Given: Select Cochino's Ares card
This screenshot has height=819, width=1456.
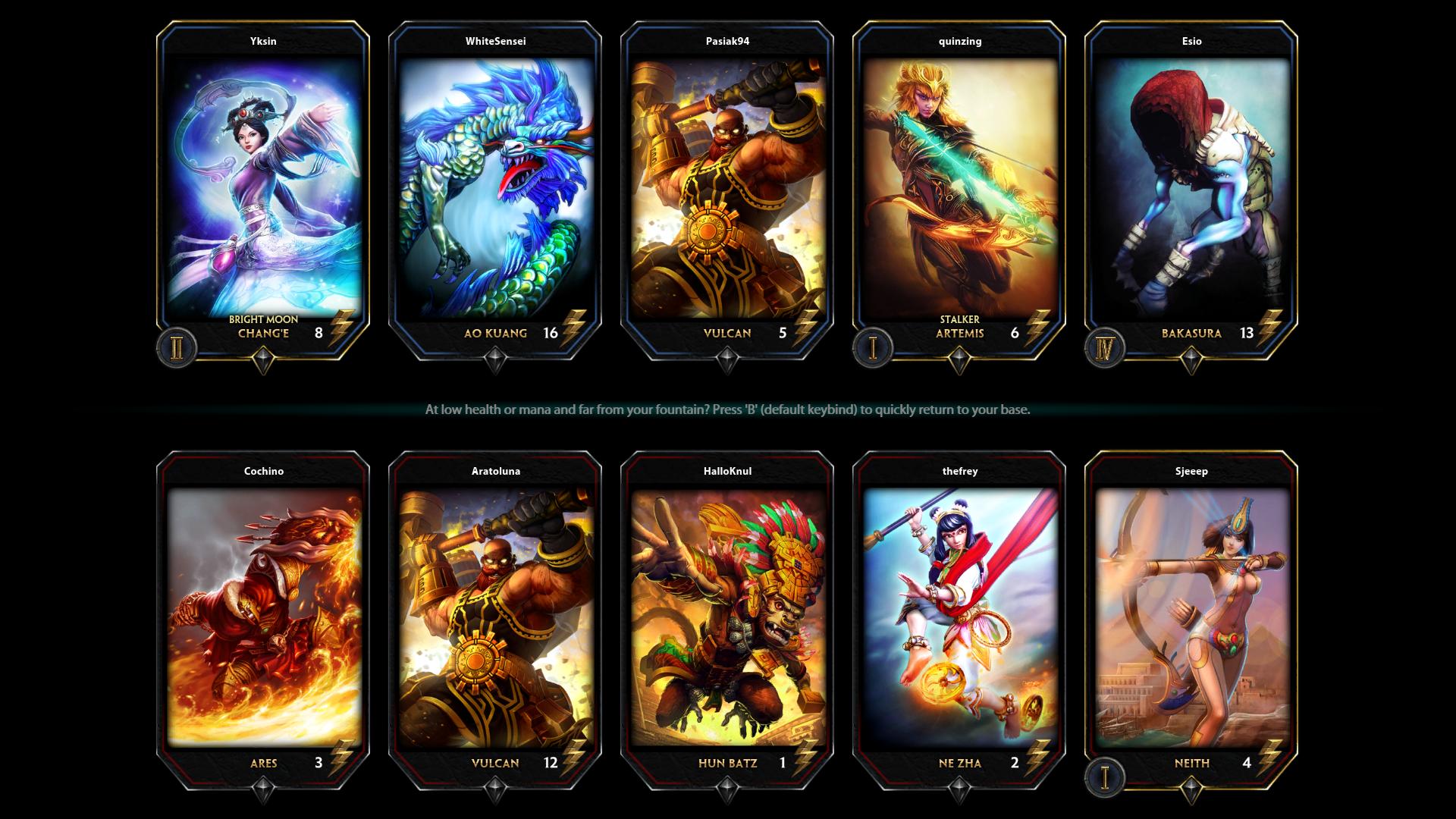Looking at the screenshot, I should click(x=263, y=618).
